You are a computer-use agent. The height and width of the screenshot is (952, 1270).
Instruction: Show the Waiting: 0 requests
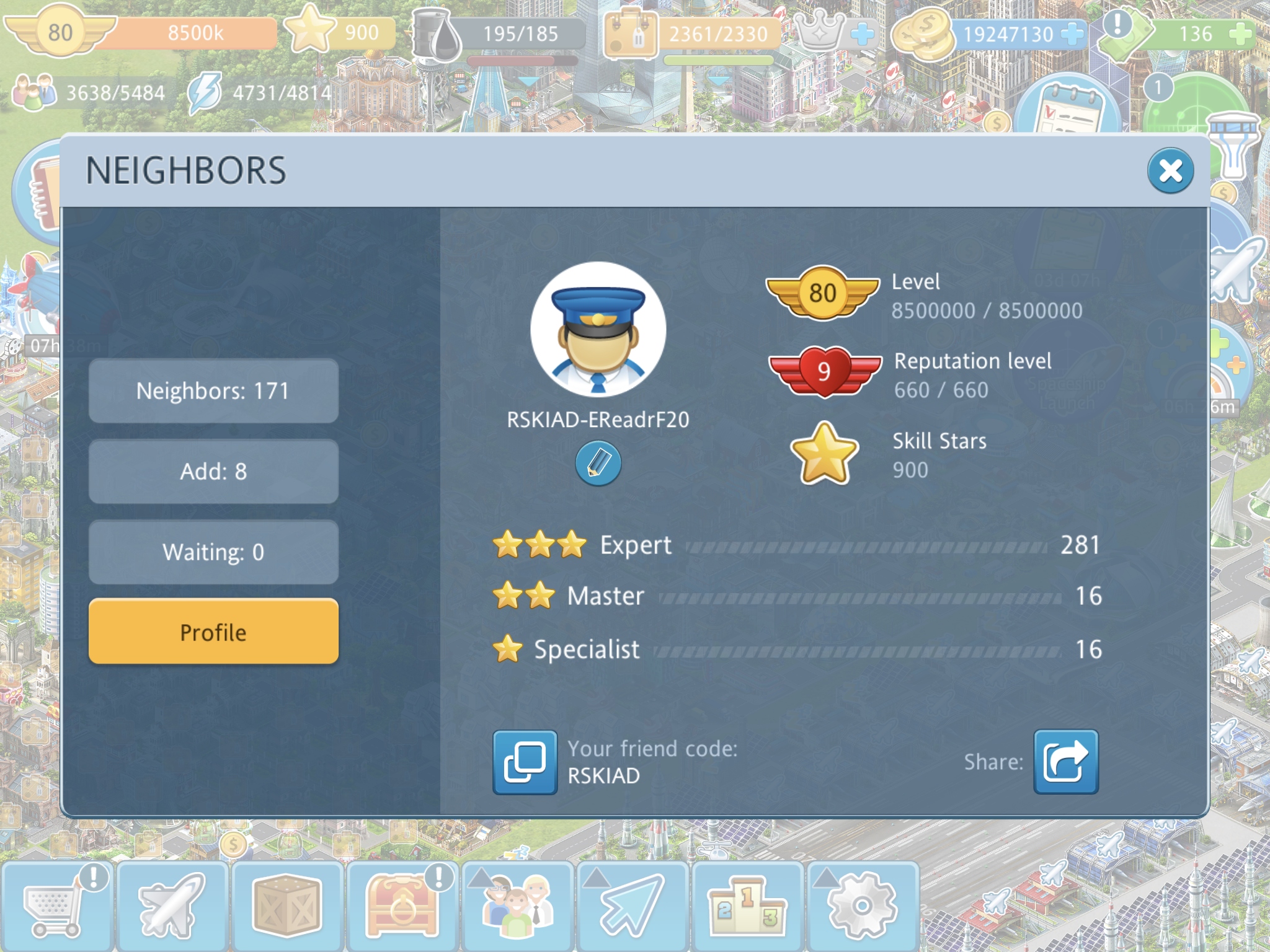coord(213,552)
